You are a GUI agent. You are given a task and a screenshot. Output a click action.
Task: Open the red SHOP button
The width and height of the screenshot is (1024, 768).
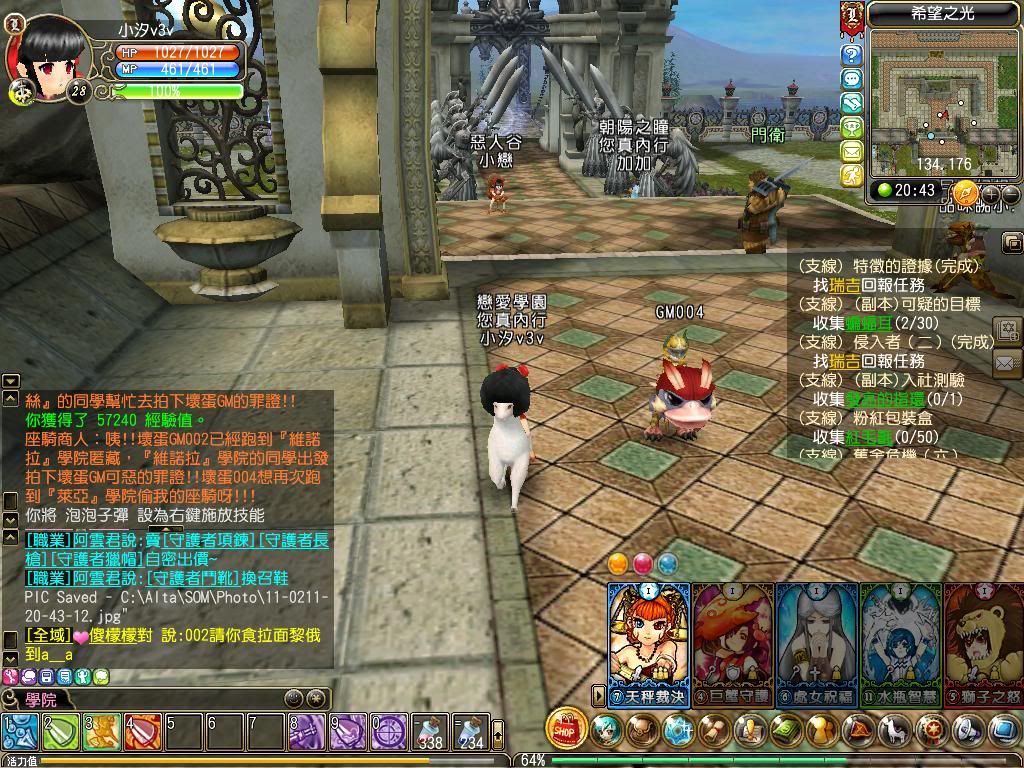coord(567,730)
